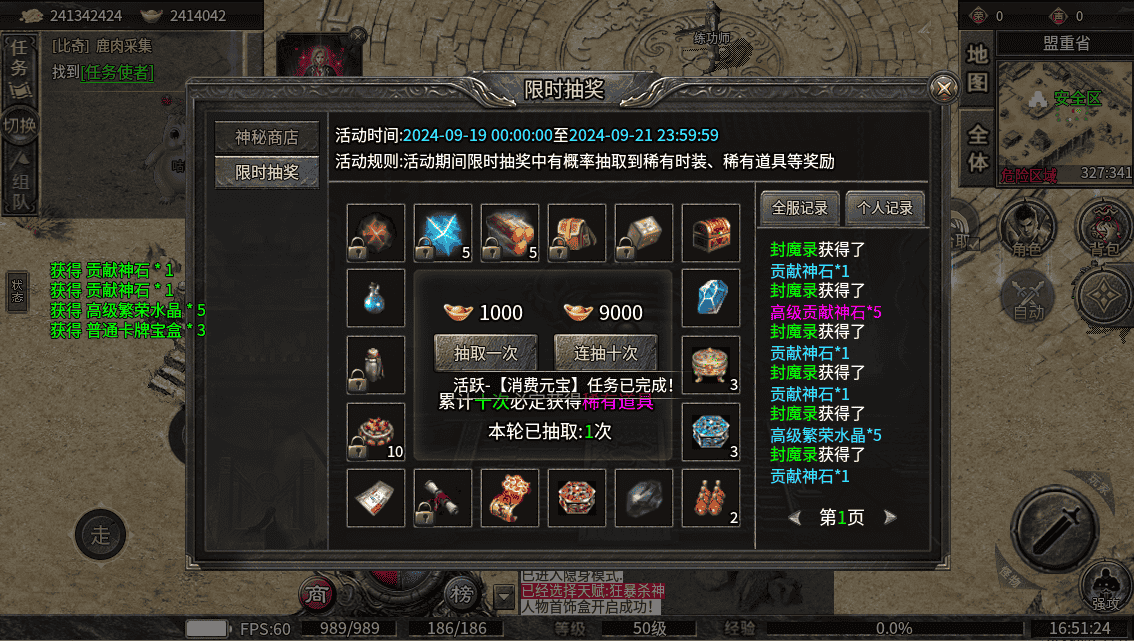Image resolution: width=1134 pixels, height=641 pixels.
Task: Open the 商 shop button
Action: point(317,594)
